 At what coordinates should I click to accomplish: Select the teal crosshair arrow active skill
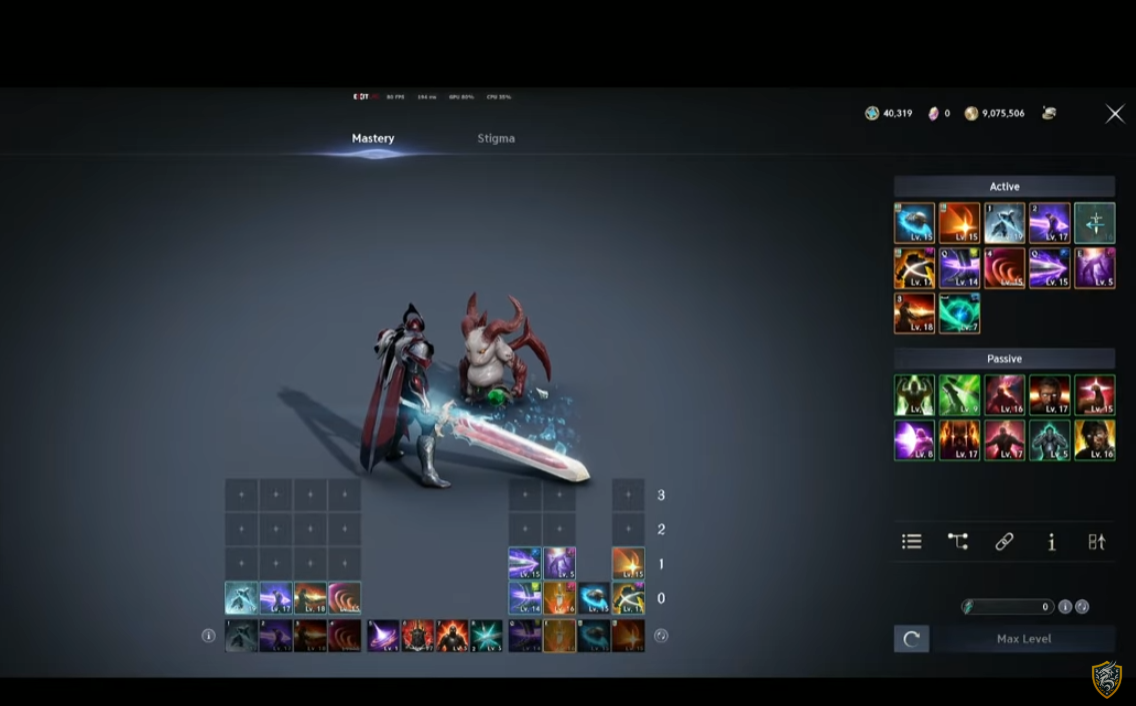click(x=1094, y=223)
